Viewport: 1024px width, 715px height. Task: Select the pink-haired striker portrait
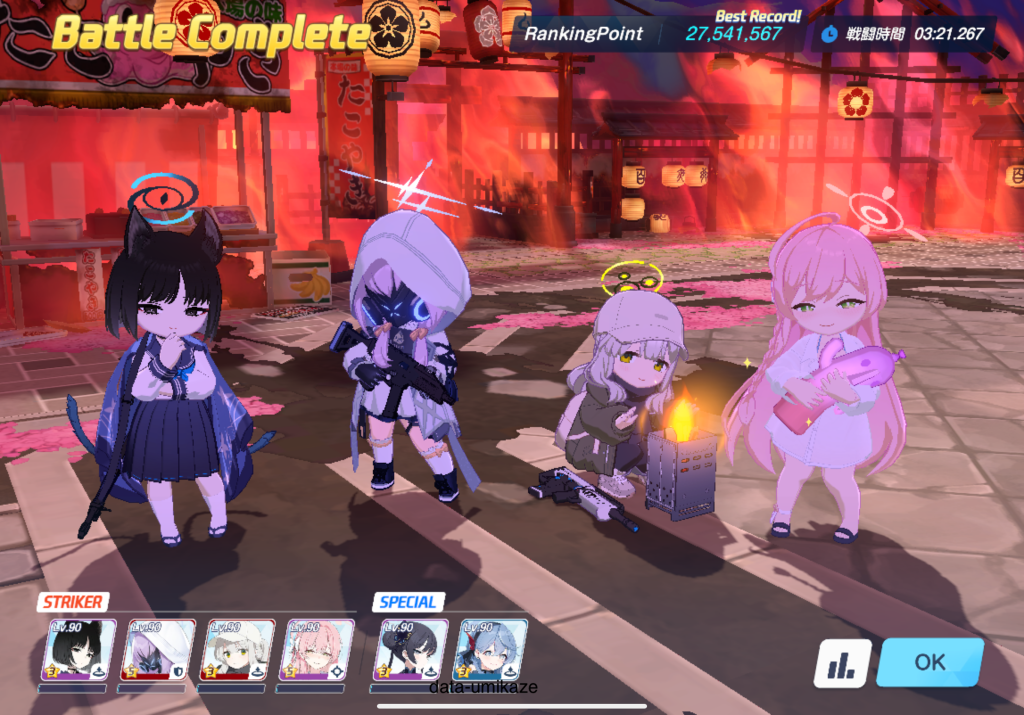317,651
